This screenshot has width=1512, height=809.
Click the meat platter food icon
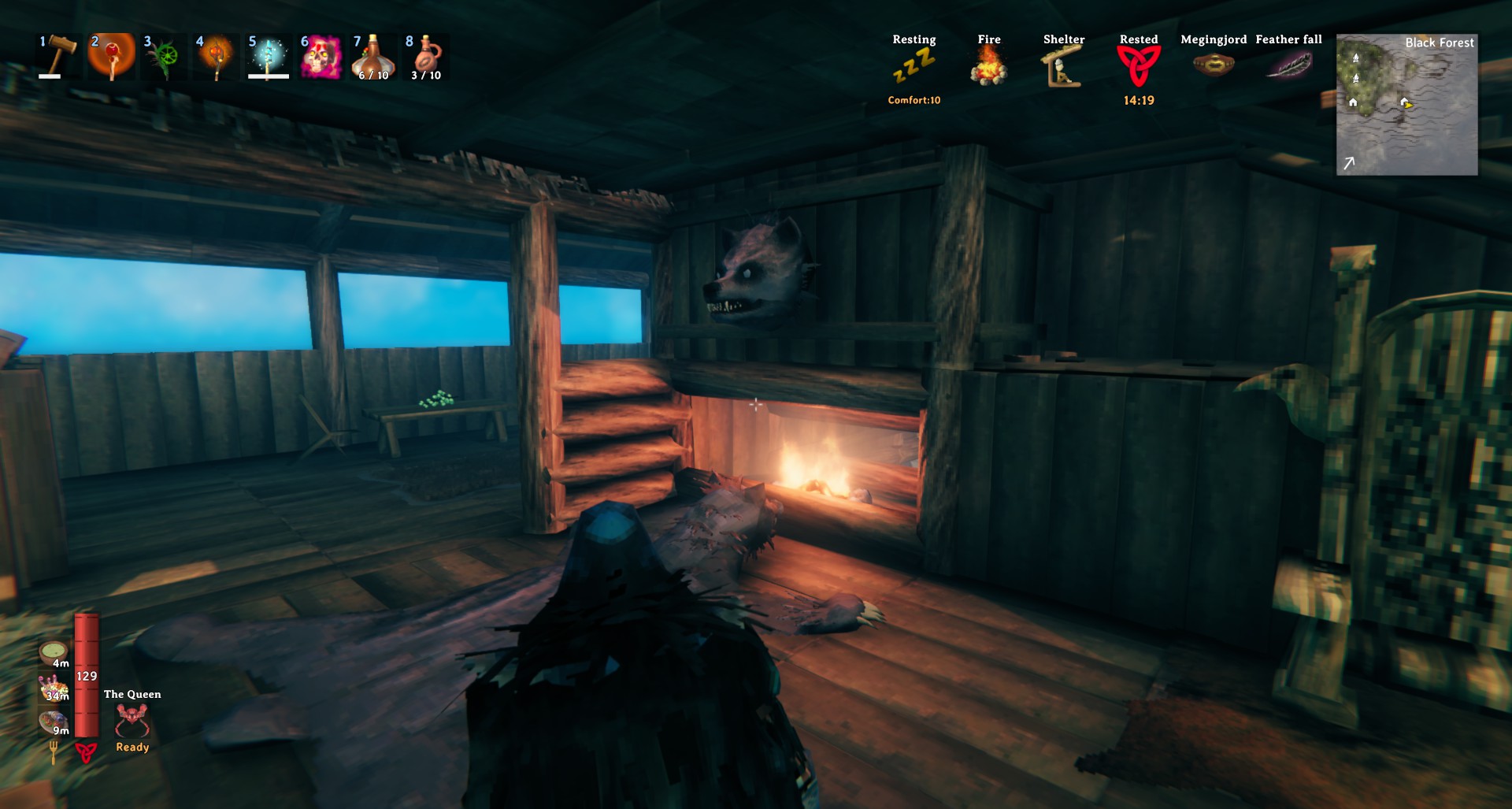(54, 722)
